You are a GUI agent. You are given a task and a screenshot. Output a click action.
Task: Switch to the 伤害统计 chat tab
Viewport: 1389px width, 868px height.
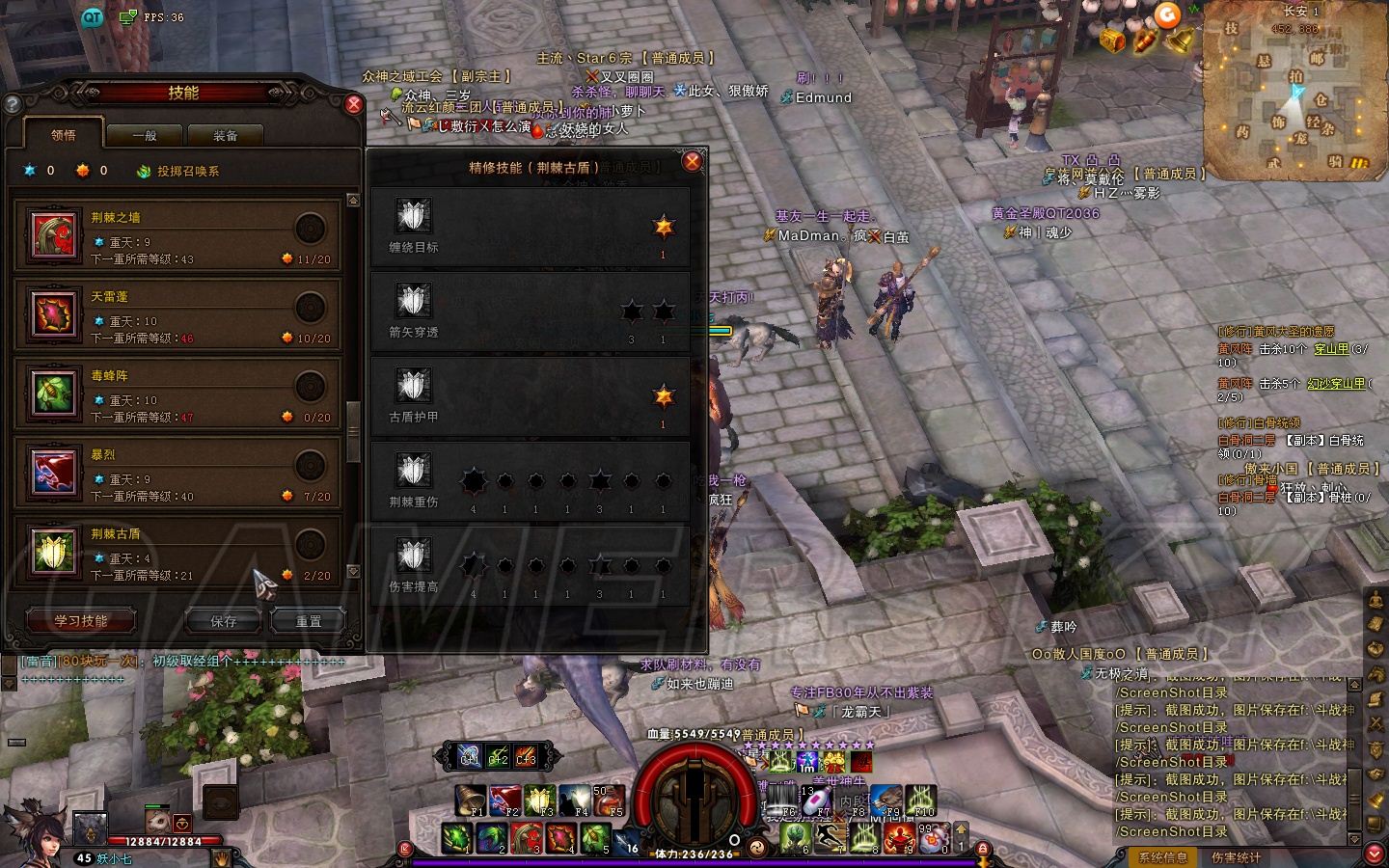1236,856
